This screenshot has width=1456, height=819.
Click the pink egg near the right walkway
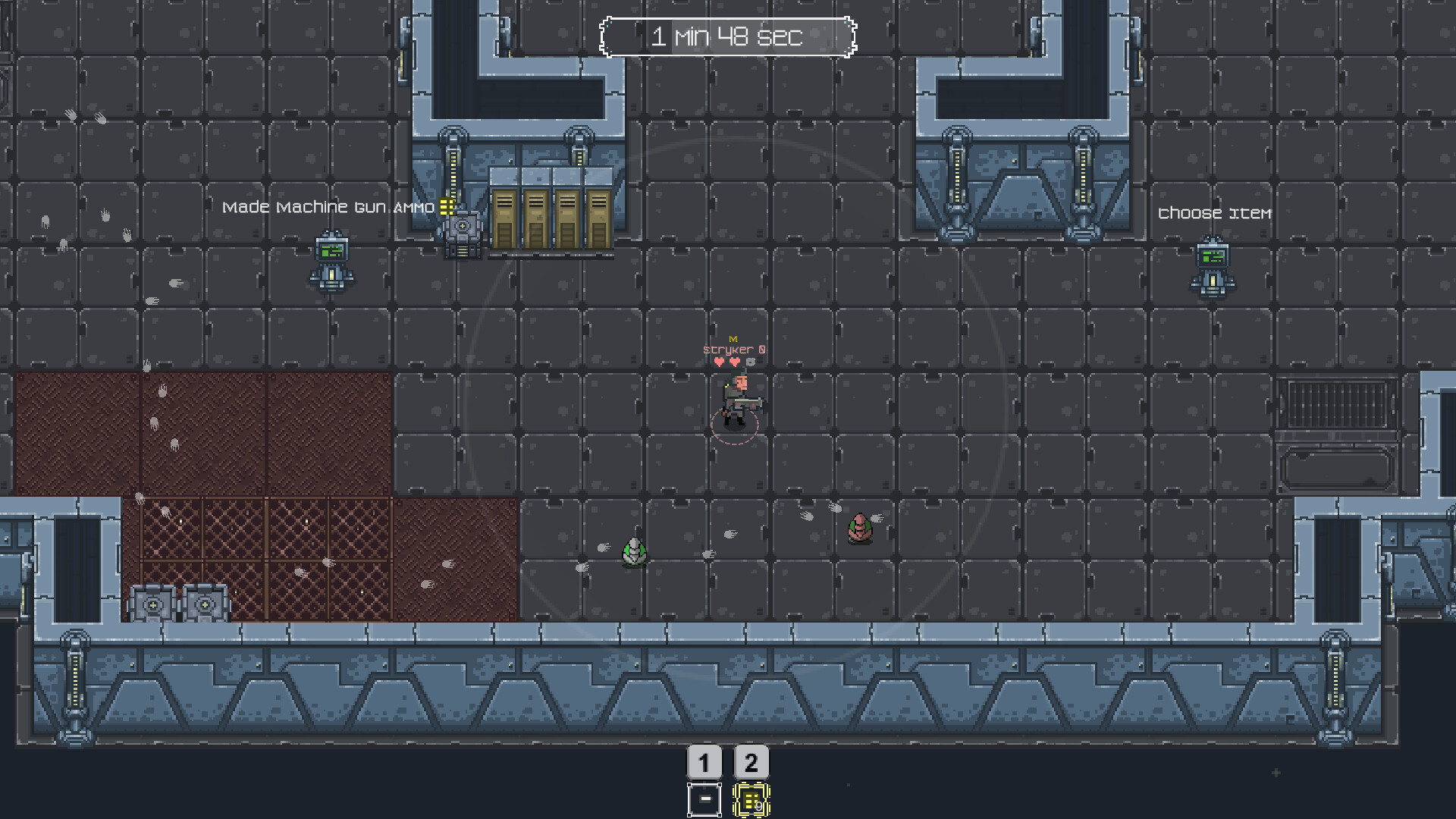861,529
